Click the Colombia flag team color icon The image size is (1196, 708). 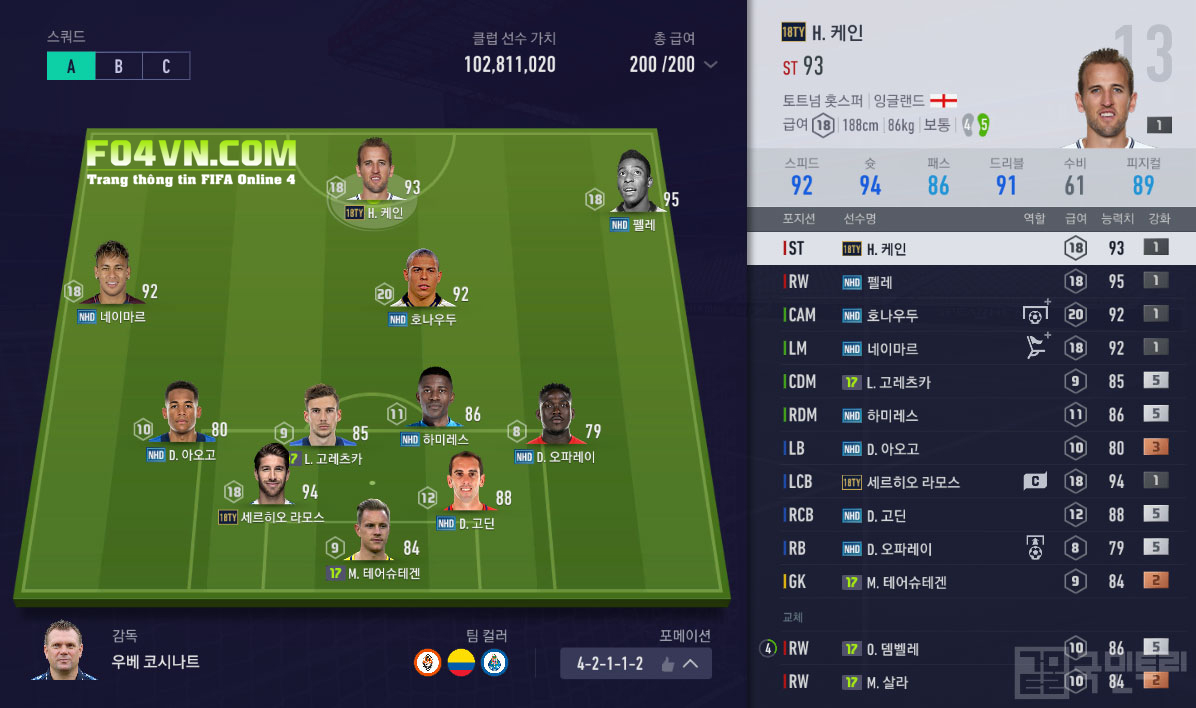point(460,663)
